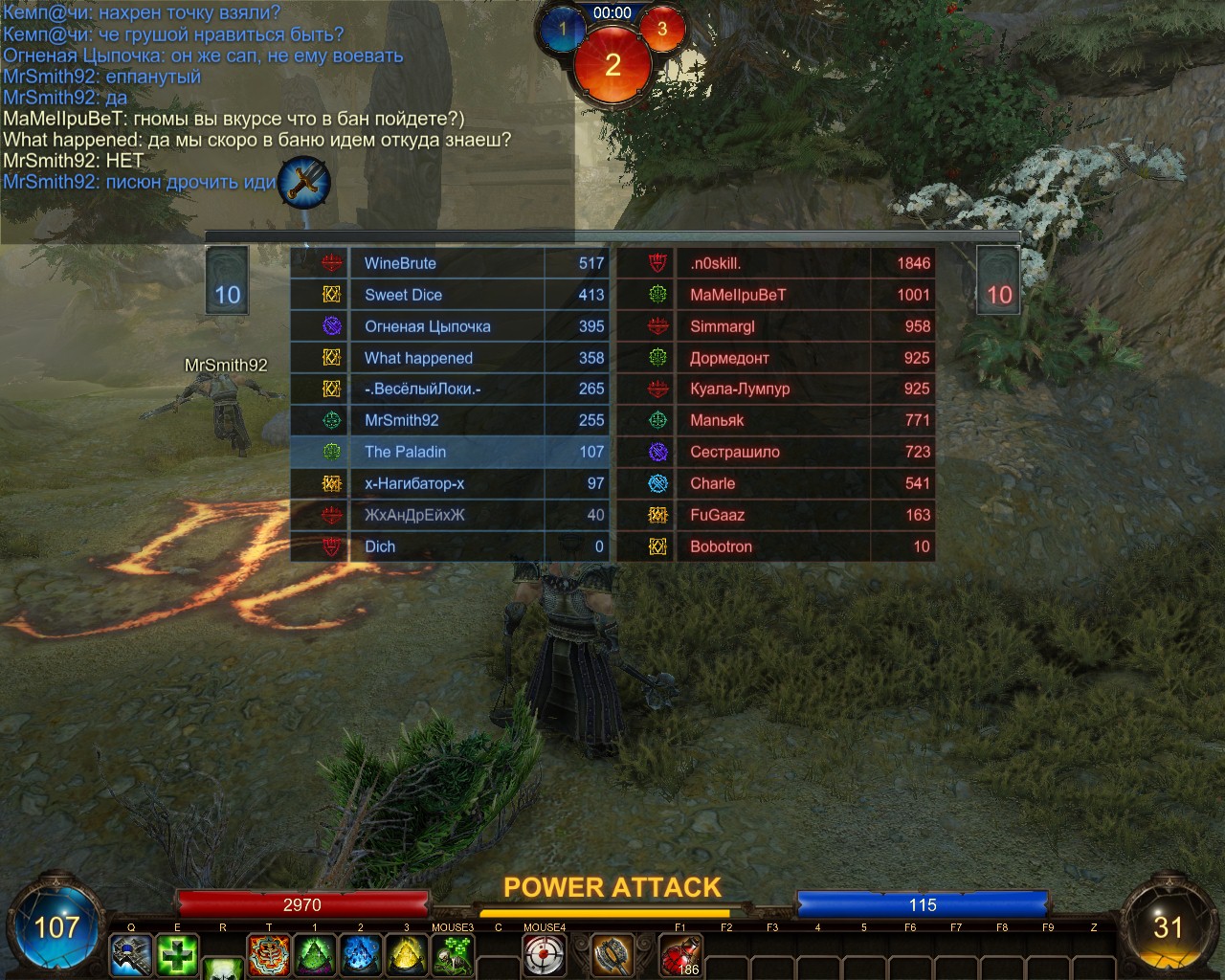Select WineBrute row in the scoreboard
The height and width of the screenshot is (980, 1225).
pyautogui.click(x=450, y=263)
